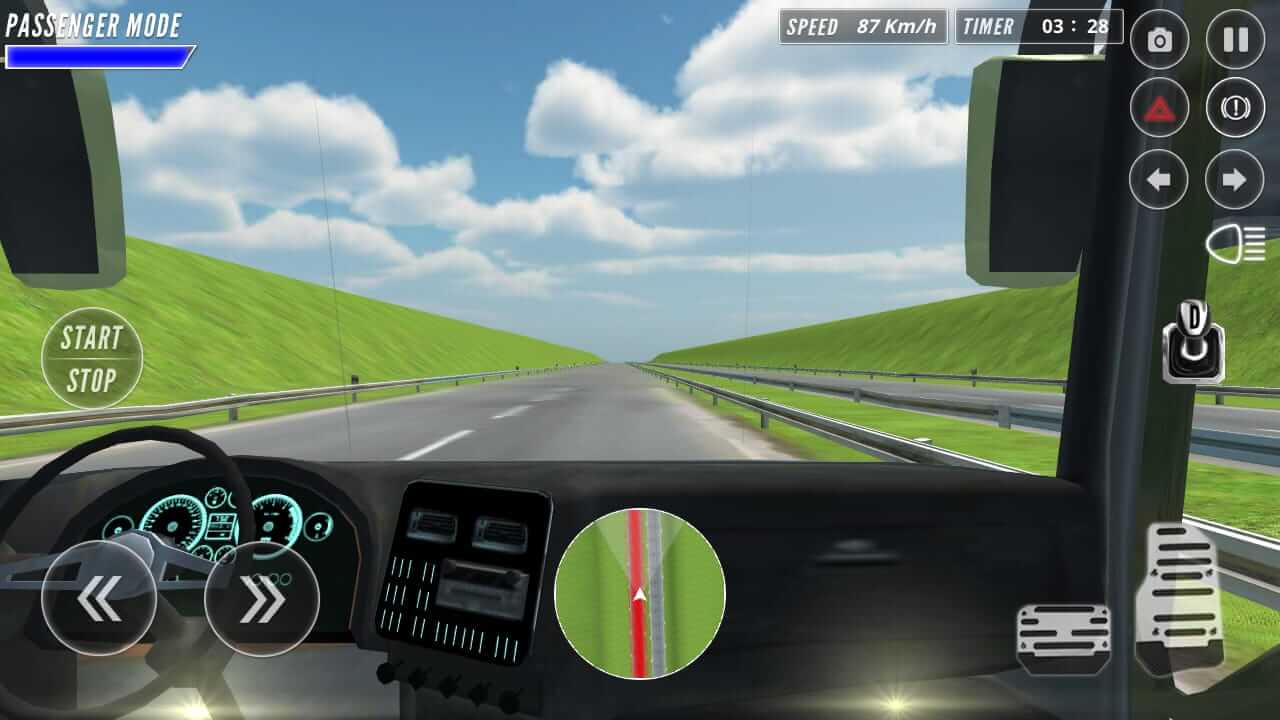Activate the handbrake warning button
Viewport: 1280px width, 720px height.
(1235, 108)
